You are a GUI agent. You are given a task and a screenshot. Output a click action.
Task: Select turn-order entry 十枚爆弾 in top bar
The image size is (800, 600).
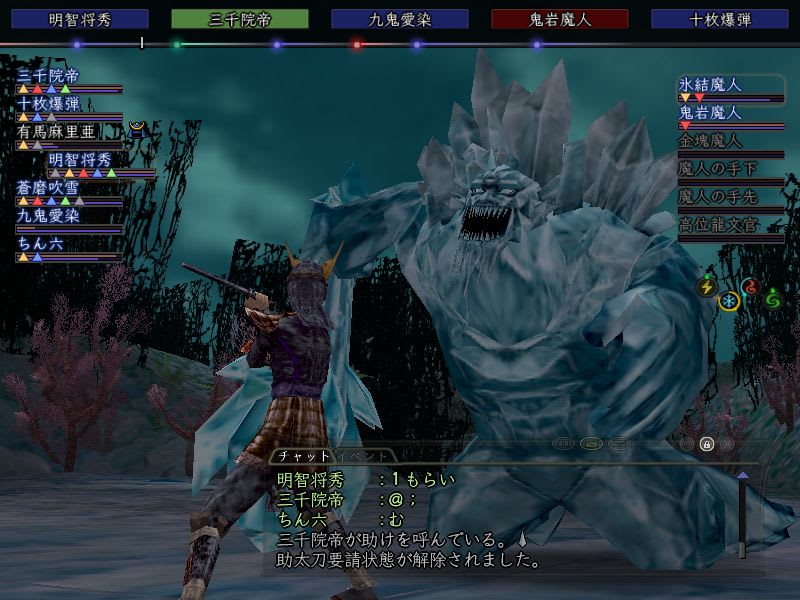[720, 19]
